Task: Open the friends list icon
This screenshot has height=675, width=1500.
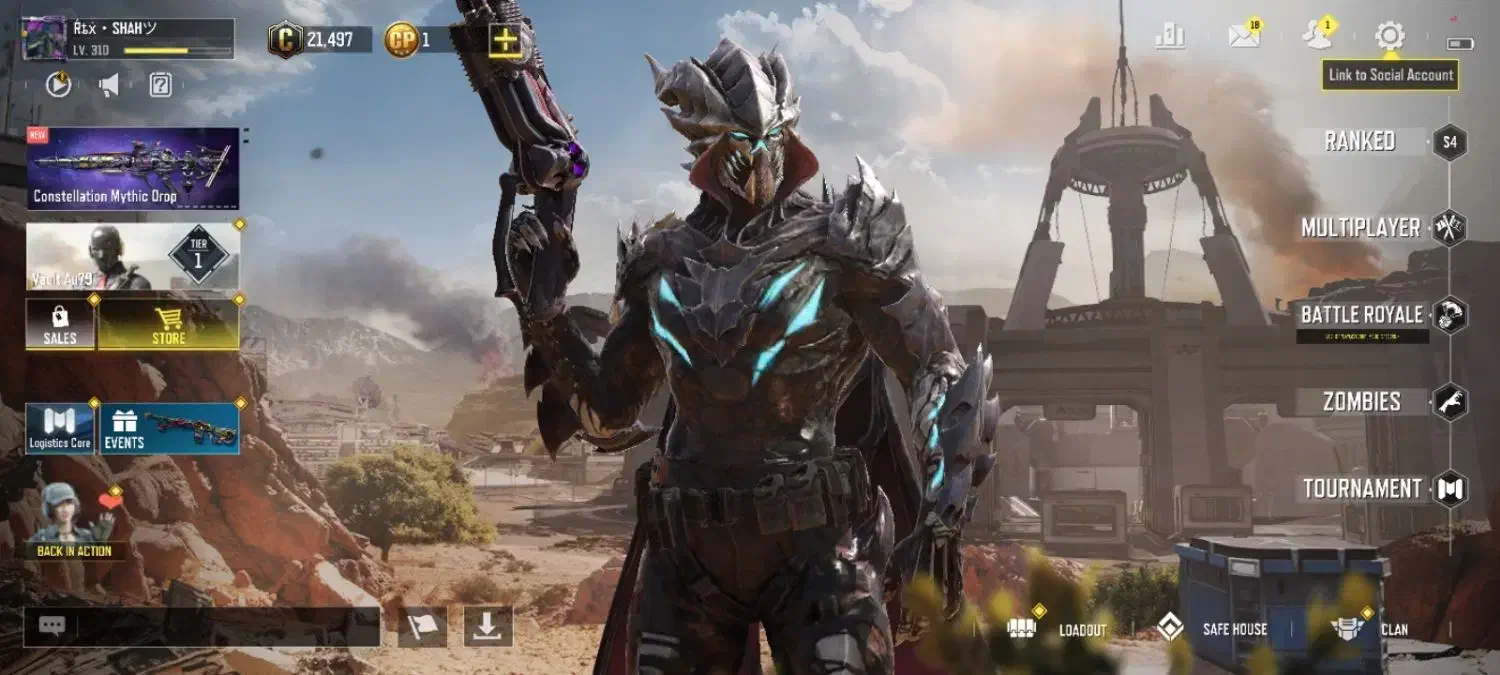Action: click(x=1316, y=37)
